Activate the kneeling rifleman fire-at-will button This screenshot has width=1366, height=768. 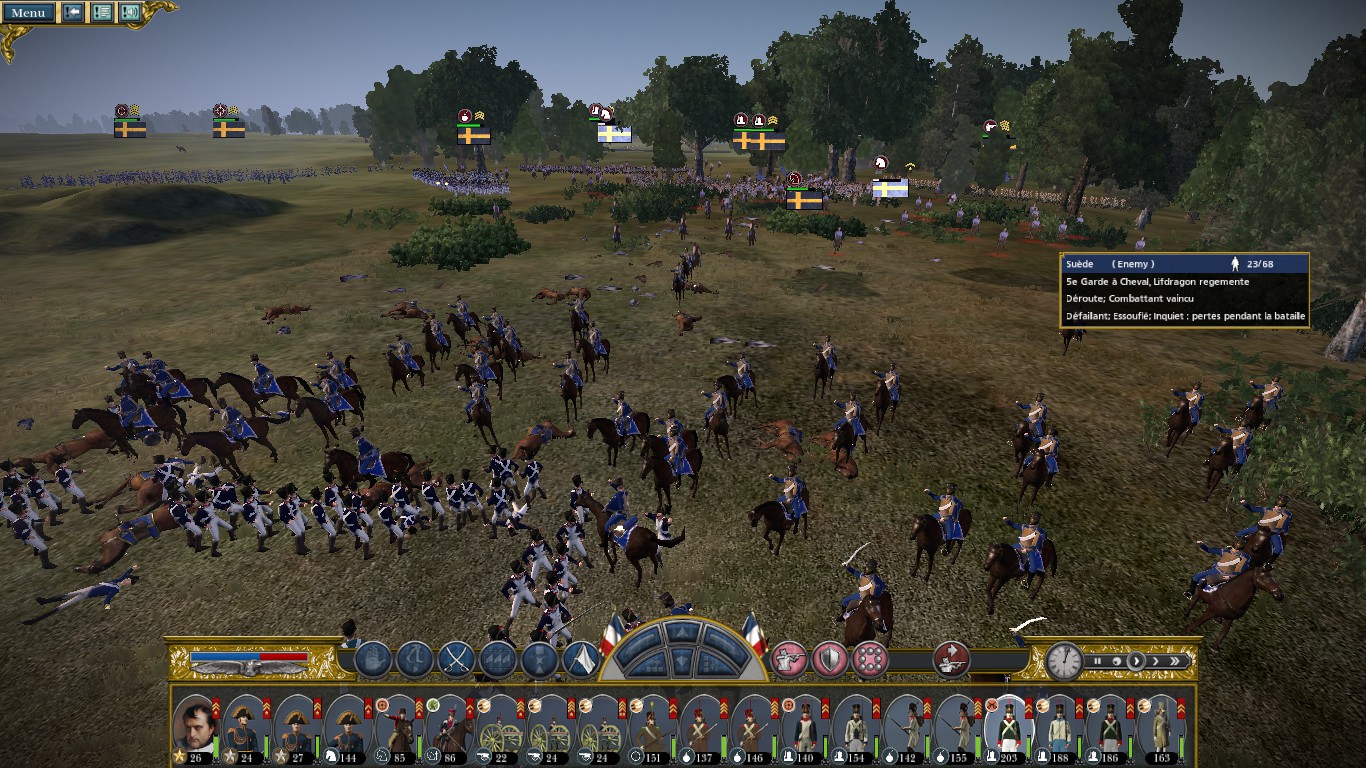(789, 660)
